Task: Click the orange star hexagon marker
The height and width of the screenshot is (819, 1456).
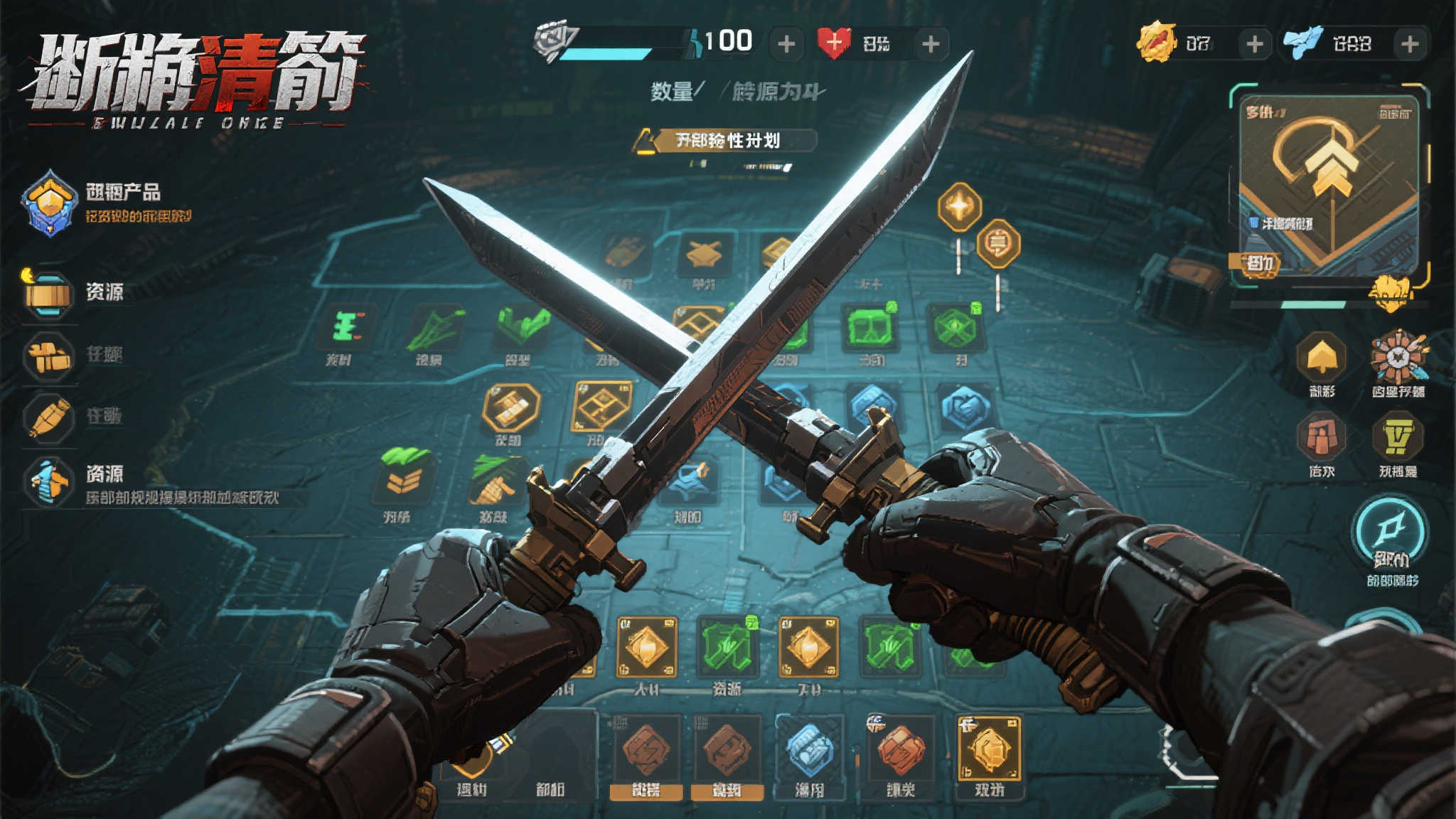Action: point(959,208)
